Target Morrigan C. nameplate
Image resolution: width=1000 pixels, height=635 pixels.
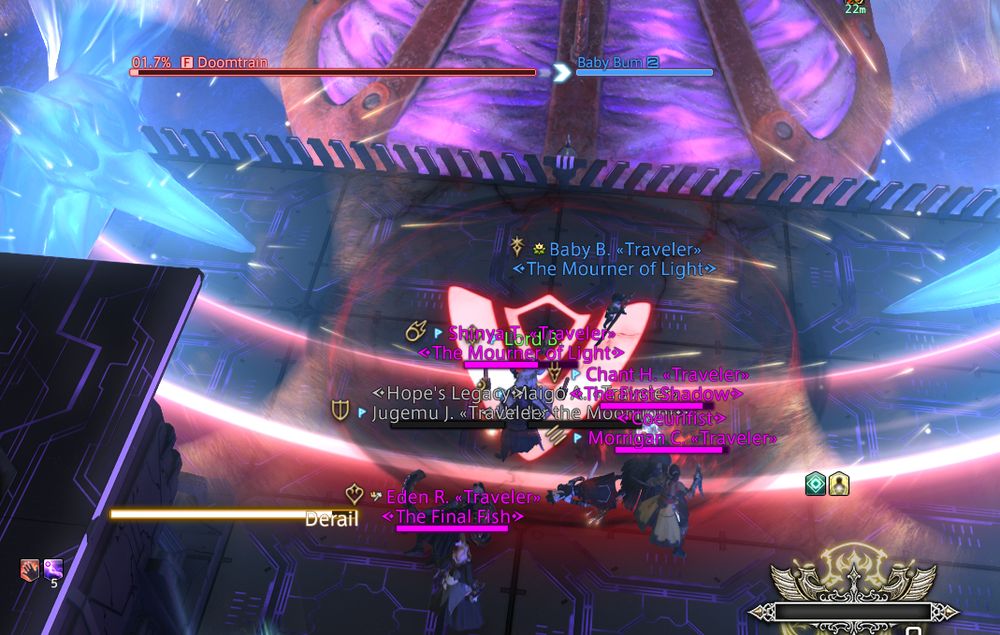pyautogui.click(x=681, y=438)
